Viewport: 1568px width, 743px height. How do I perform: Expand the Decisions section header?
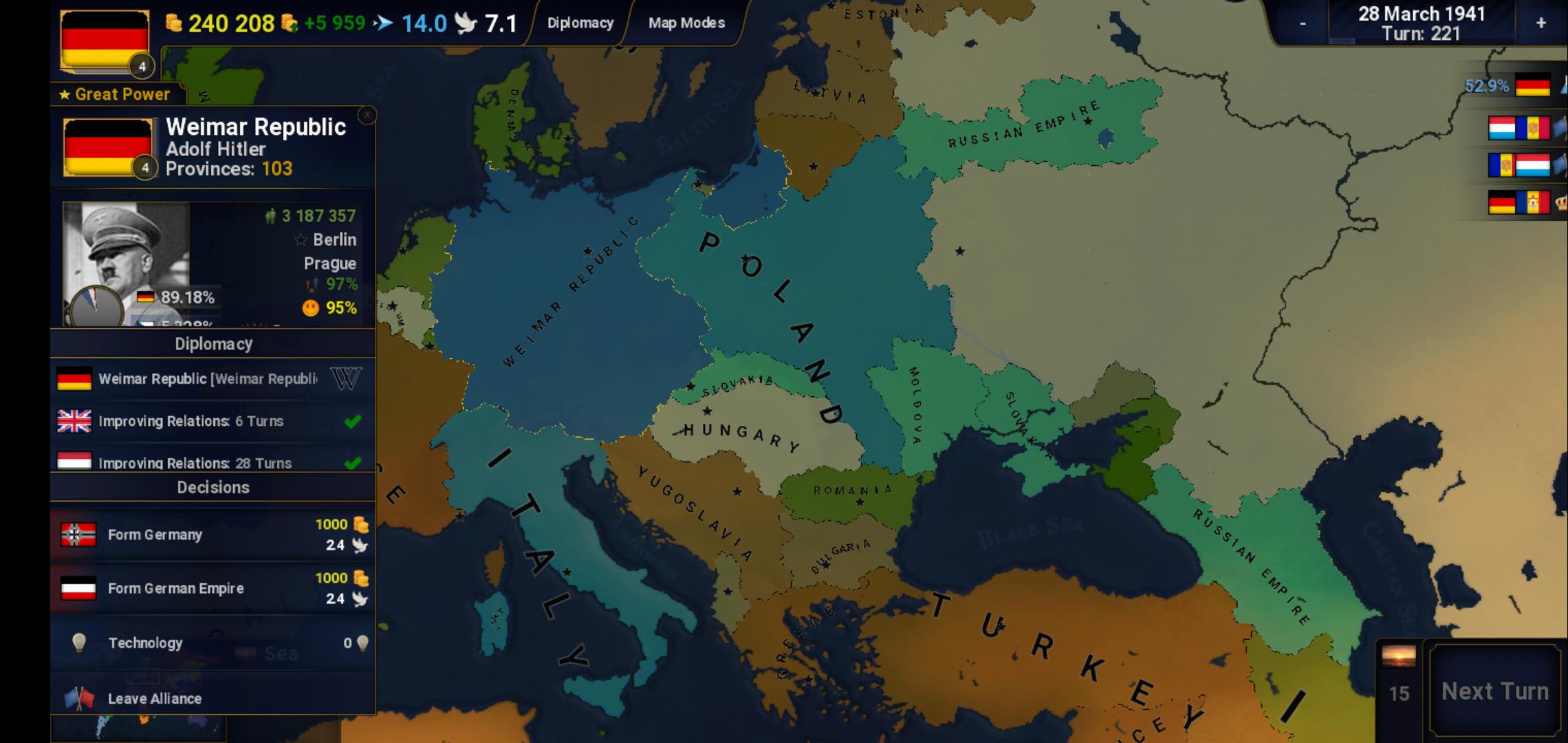tap(213, 487)
